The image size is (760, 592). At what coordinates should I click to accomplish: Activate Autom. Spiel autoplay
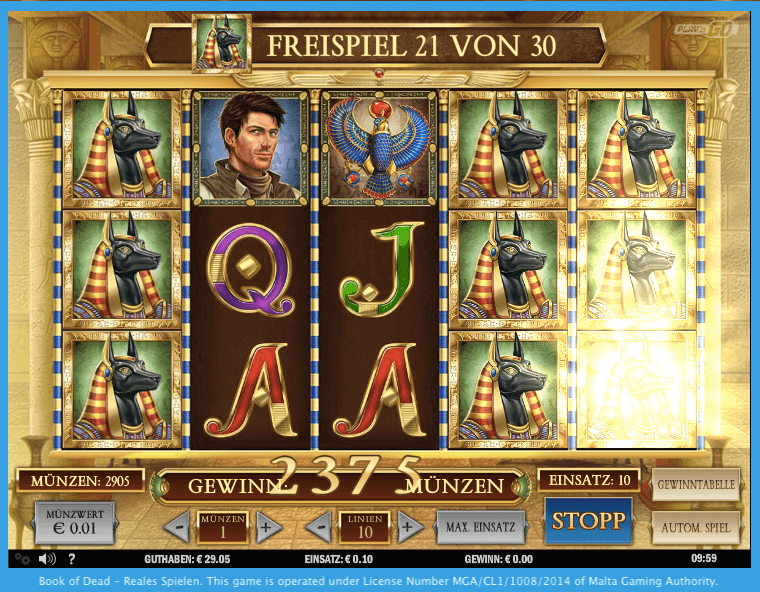click(x=696, y=526)
